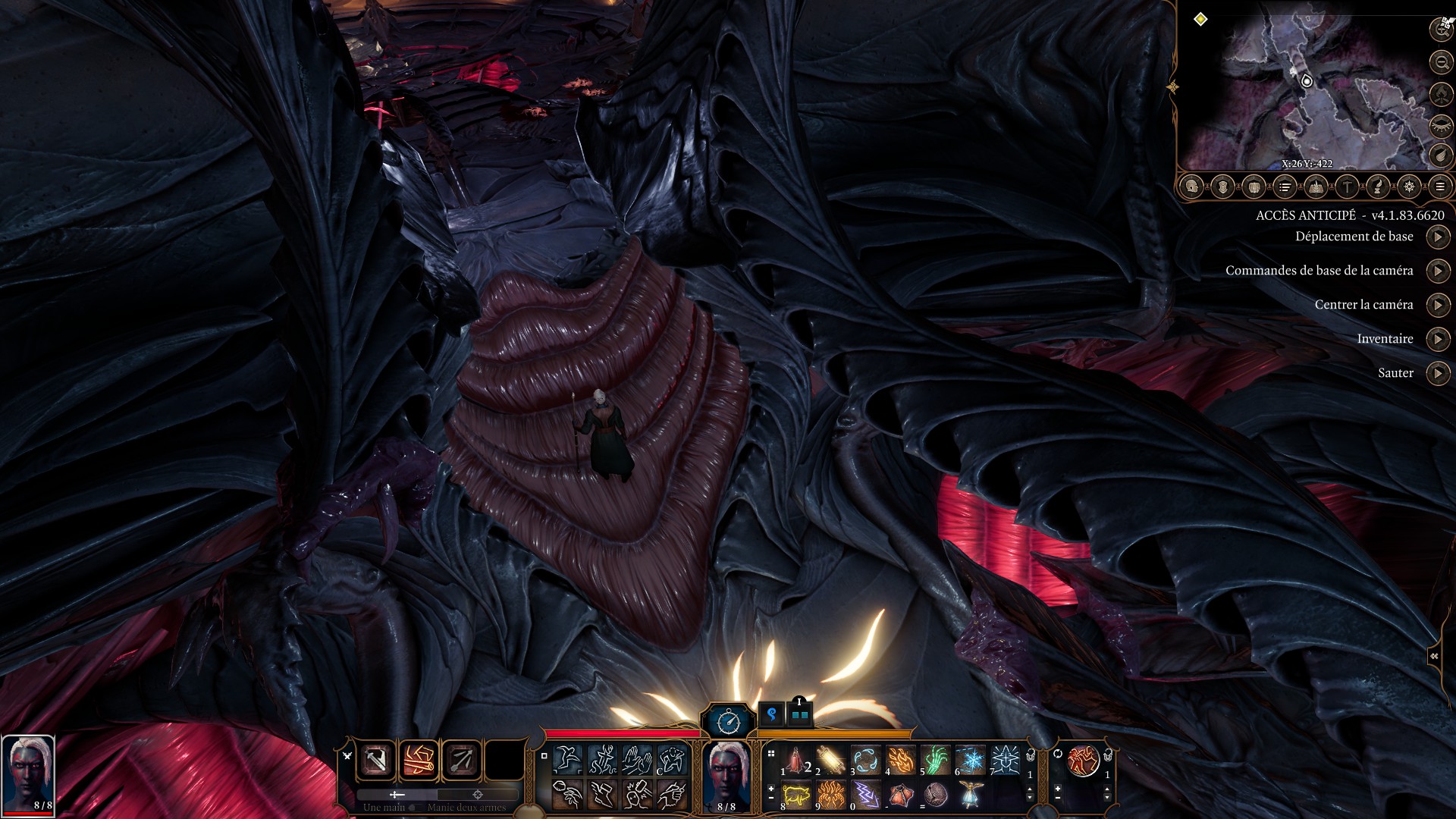Open the 'Inventaire' tutorial entry
This screenshot has width=1456, height=819.
coord(1438,339)
